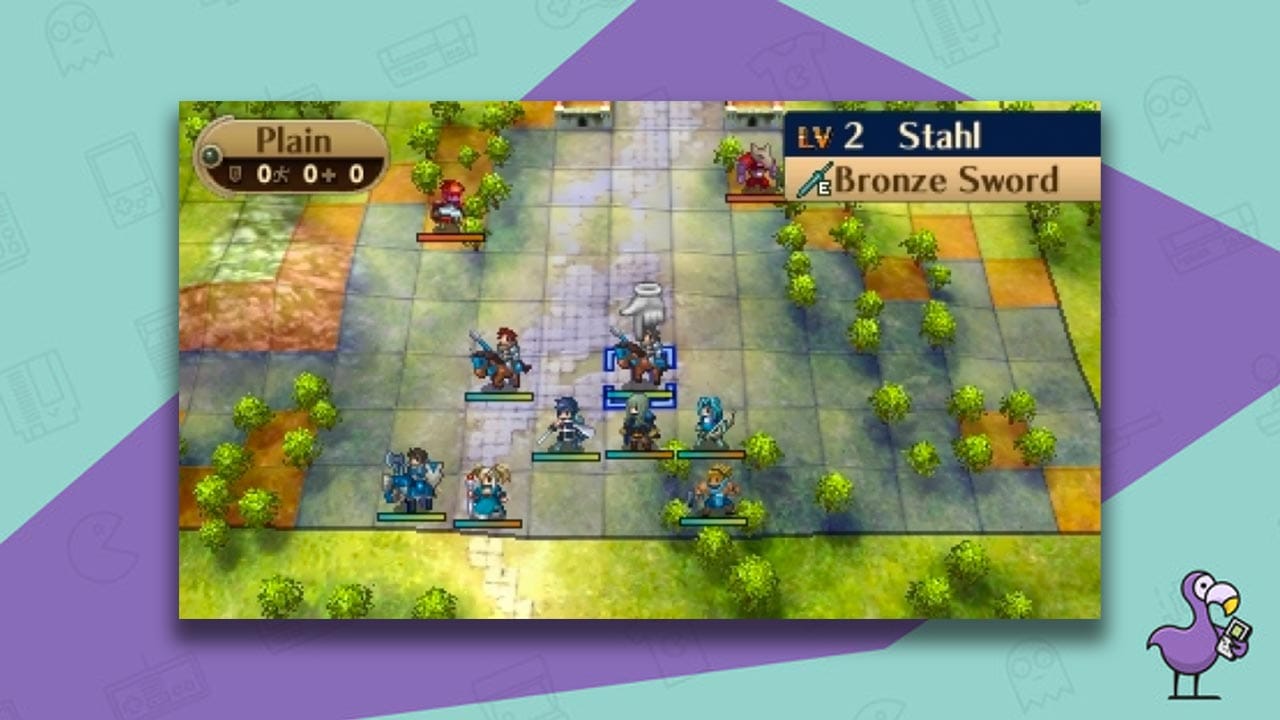The height and width of the screenshot is (720, 1280).
Task: Click the orb emblem on the Plain info box
Action: (212, 157)
